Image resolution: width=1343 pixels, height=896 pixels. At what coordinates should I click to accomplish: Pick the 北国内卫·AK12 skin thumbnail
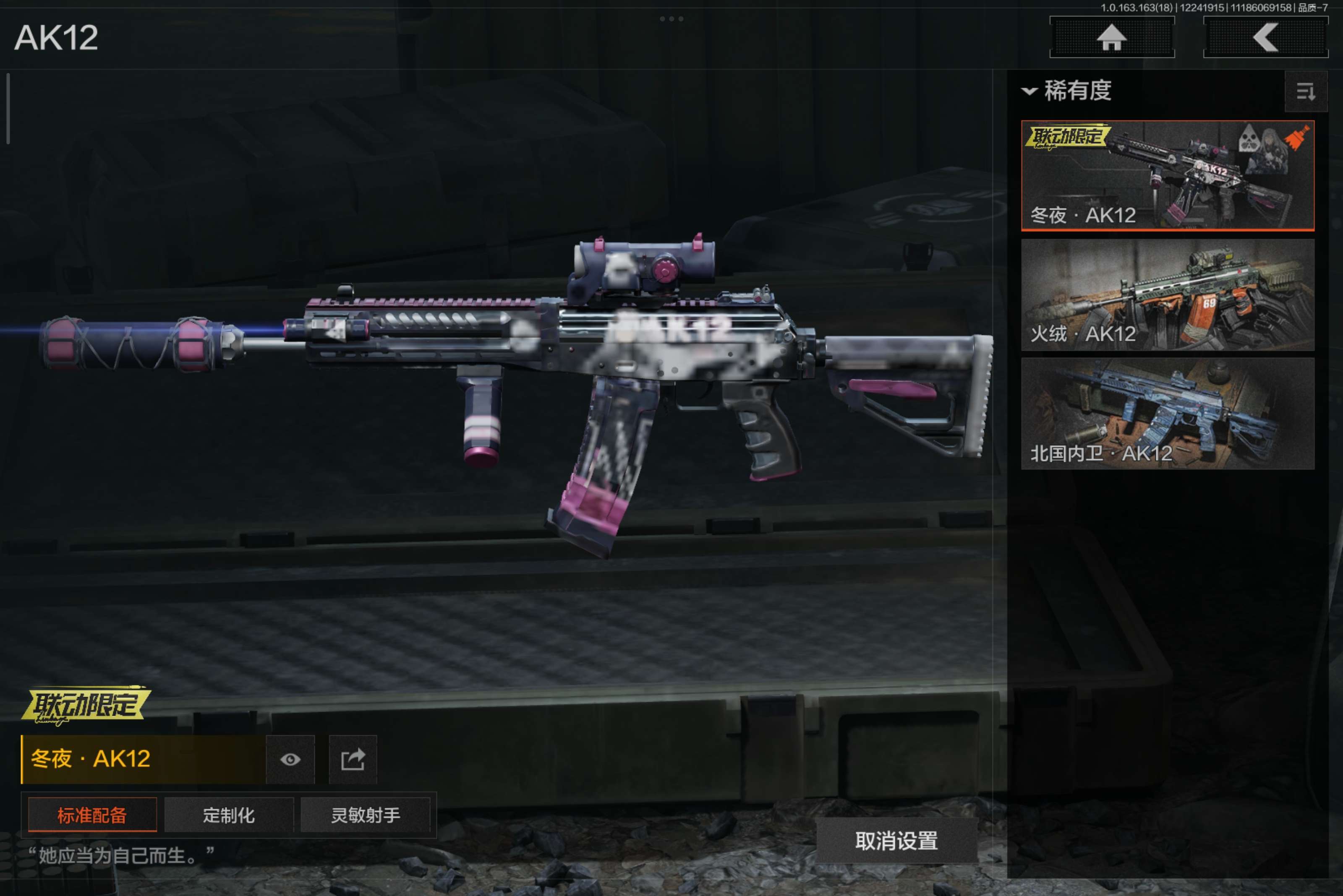[1168, 414]
